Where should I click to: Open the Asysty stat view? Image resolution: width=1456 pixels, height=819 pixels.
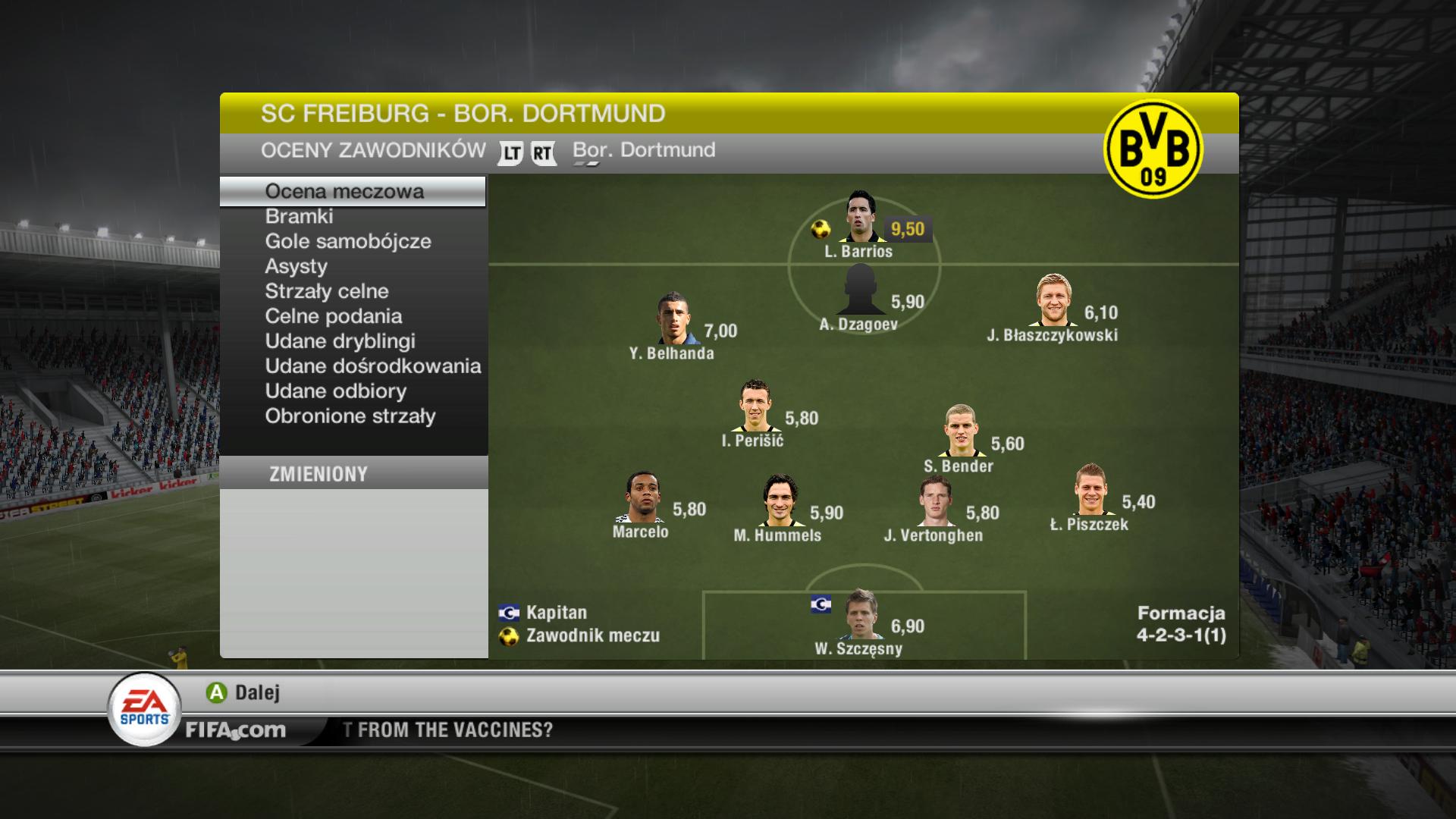pyautogui.click(x=296, y=267)
